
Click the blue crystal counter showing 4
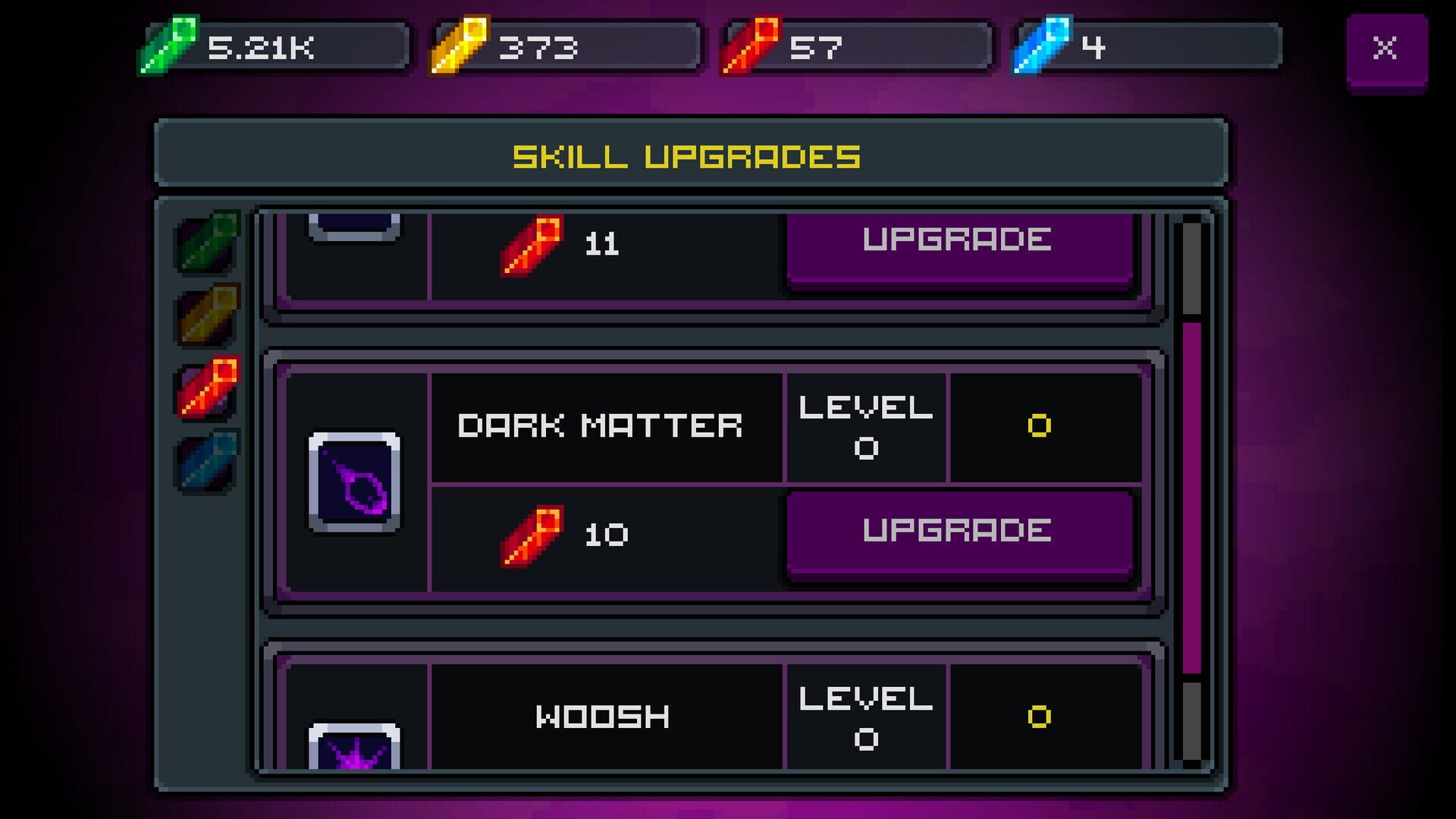click(x=1137, y=47)
